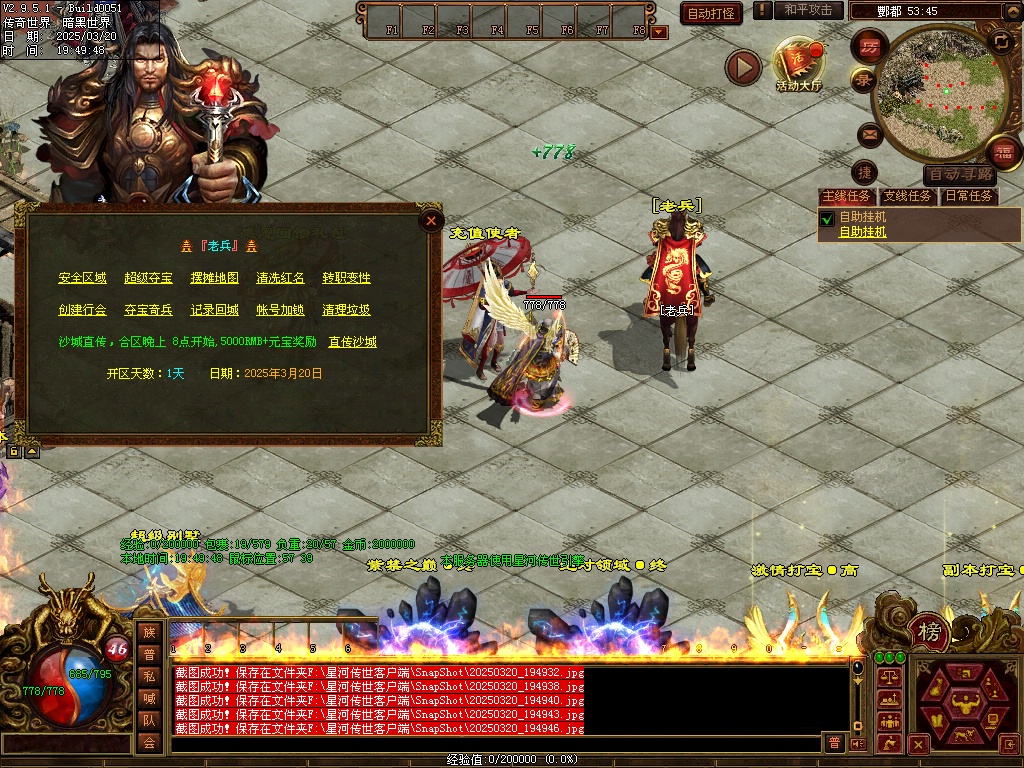The width and height of the screenshot is (1024, 768).
Task: Switch to the 支线任务 tab
Action: pyautogui.click(x=908, y=196)
